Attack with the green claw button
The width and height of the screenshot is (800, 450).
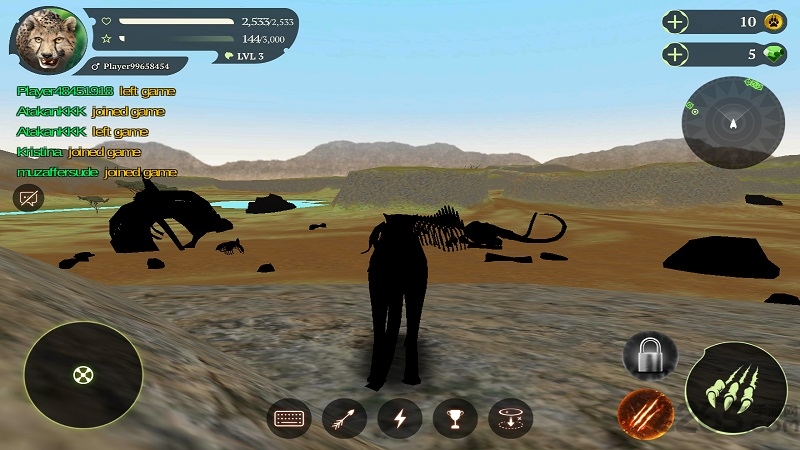(735, 390)
